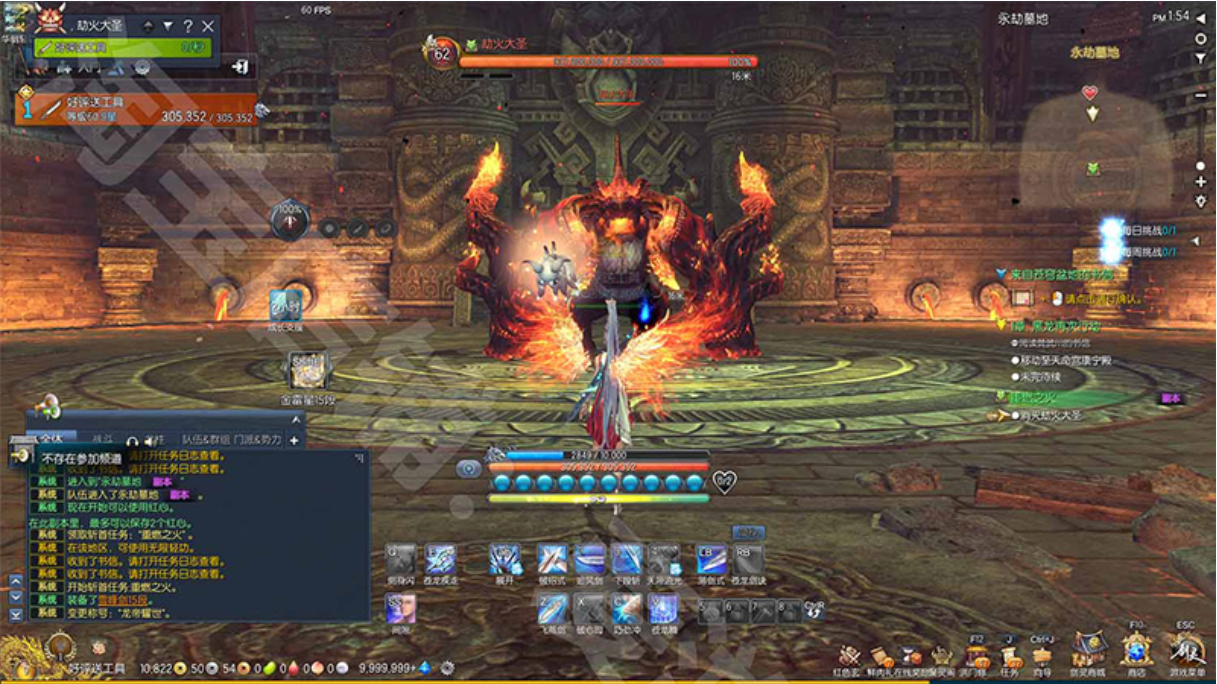The width and height of the screenshot is (1217, 684).
Task: Zoom in the minimap with the plus button
Action: (x=1201, y=183)
